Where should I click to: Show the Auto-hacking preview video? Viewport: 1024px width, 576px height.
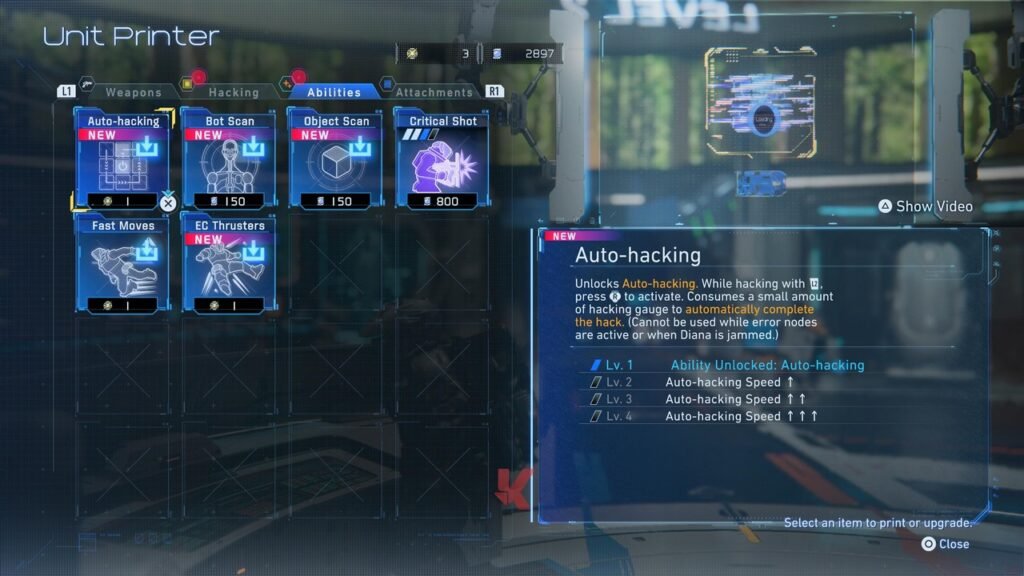[x=925, y=206]
